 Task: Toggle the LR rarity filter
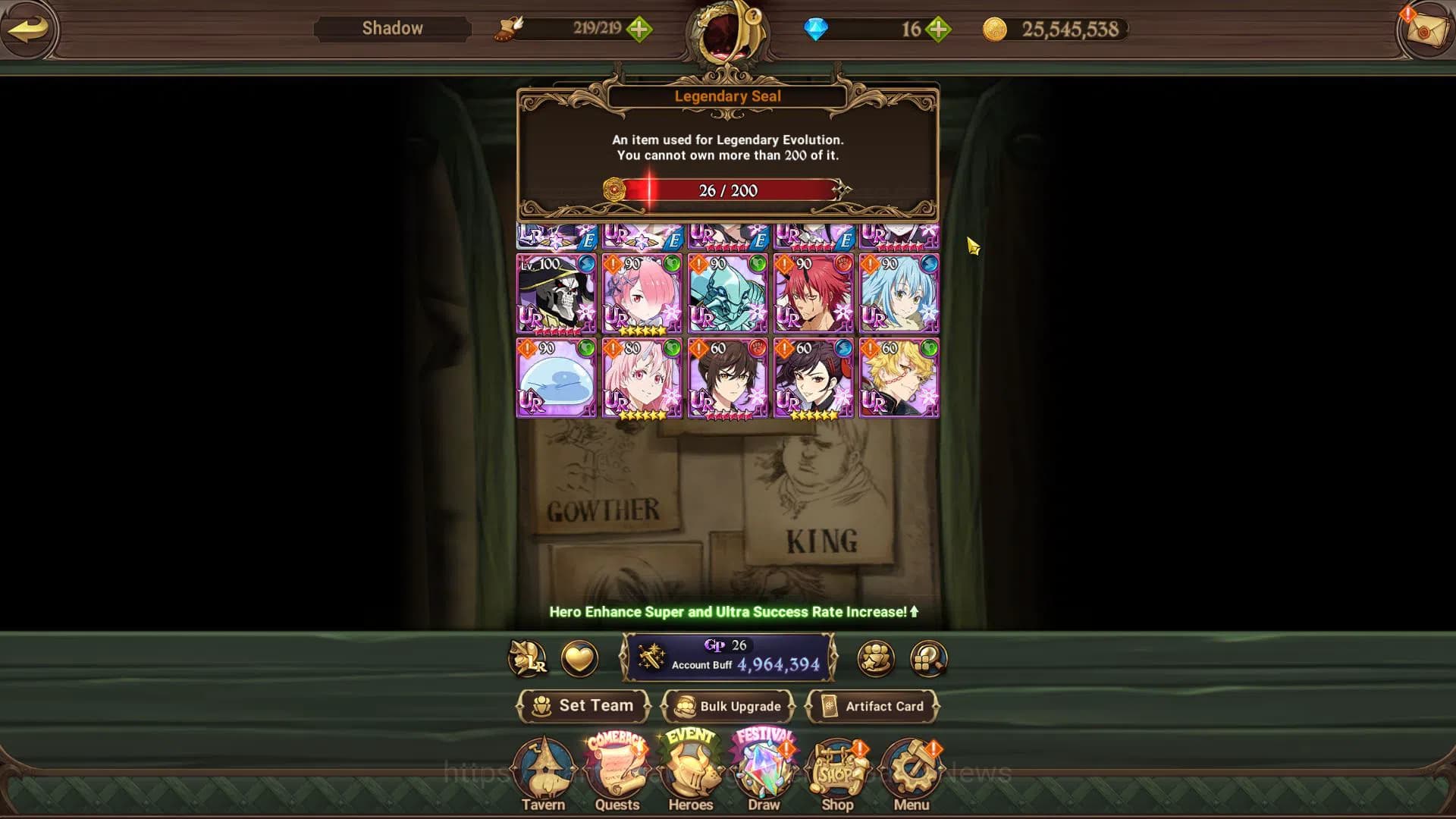(x=529, y=659)
